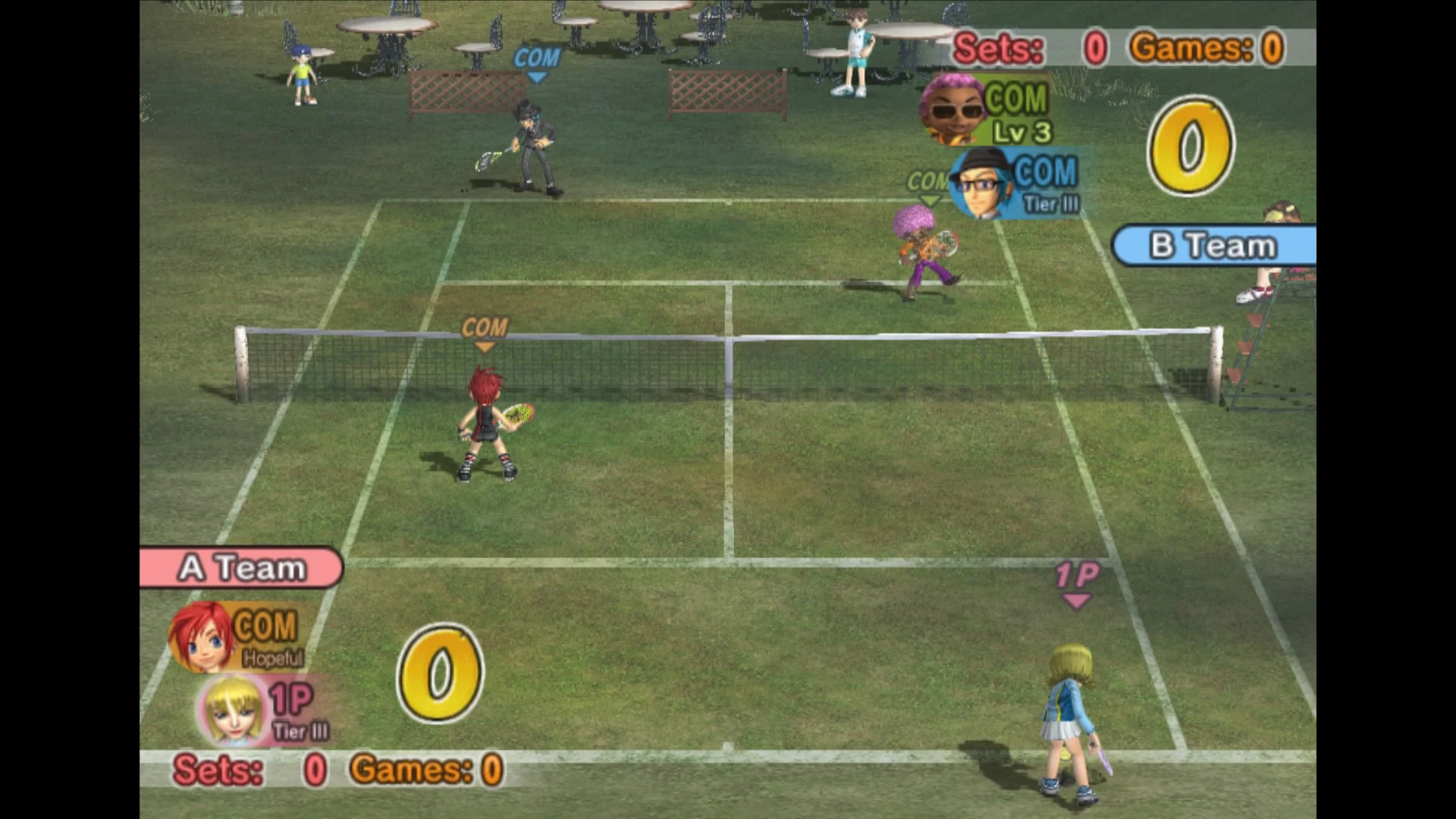Click the Sets counter in top scoreboard
The height and width of the screenshot is (819, 1456).
click(998, 48)
